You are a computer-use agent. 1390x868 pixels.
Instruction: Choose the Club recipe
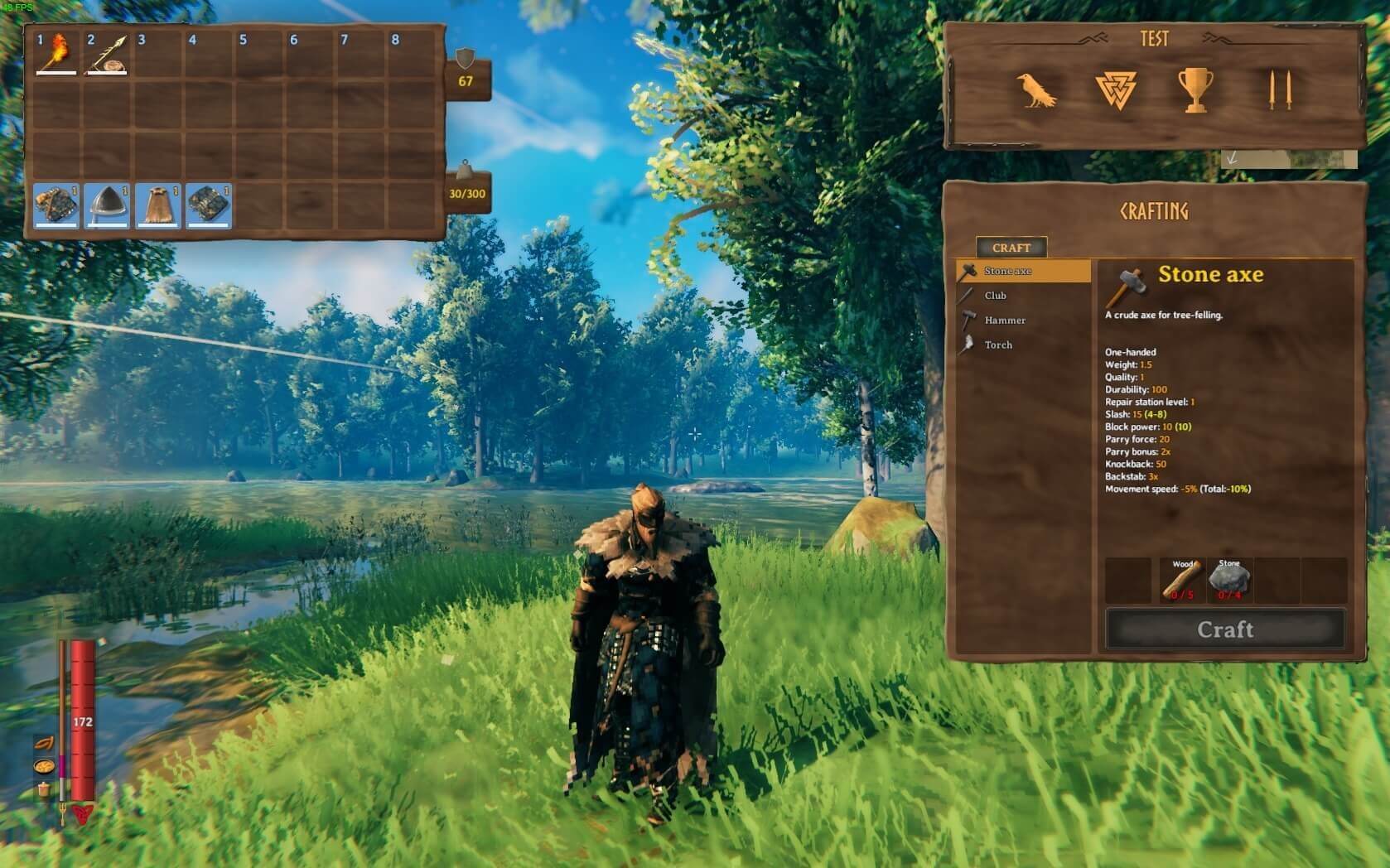(x=996, y=296)
